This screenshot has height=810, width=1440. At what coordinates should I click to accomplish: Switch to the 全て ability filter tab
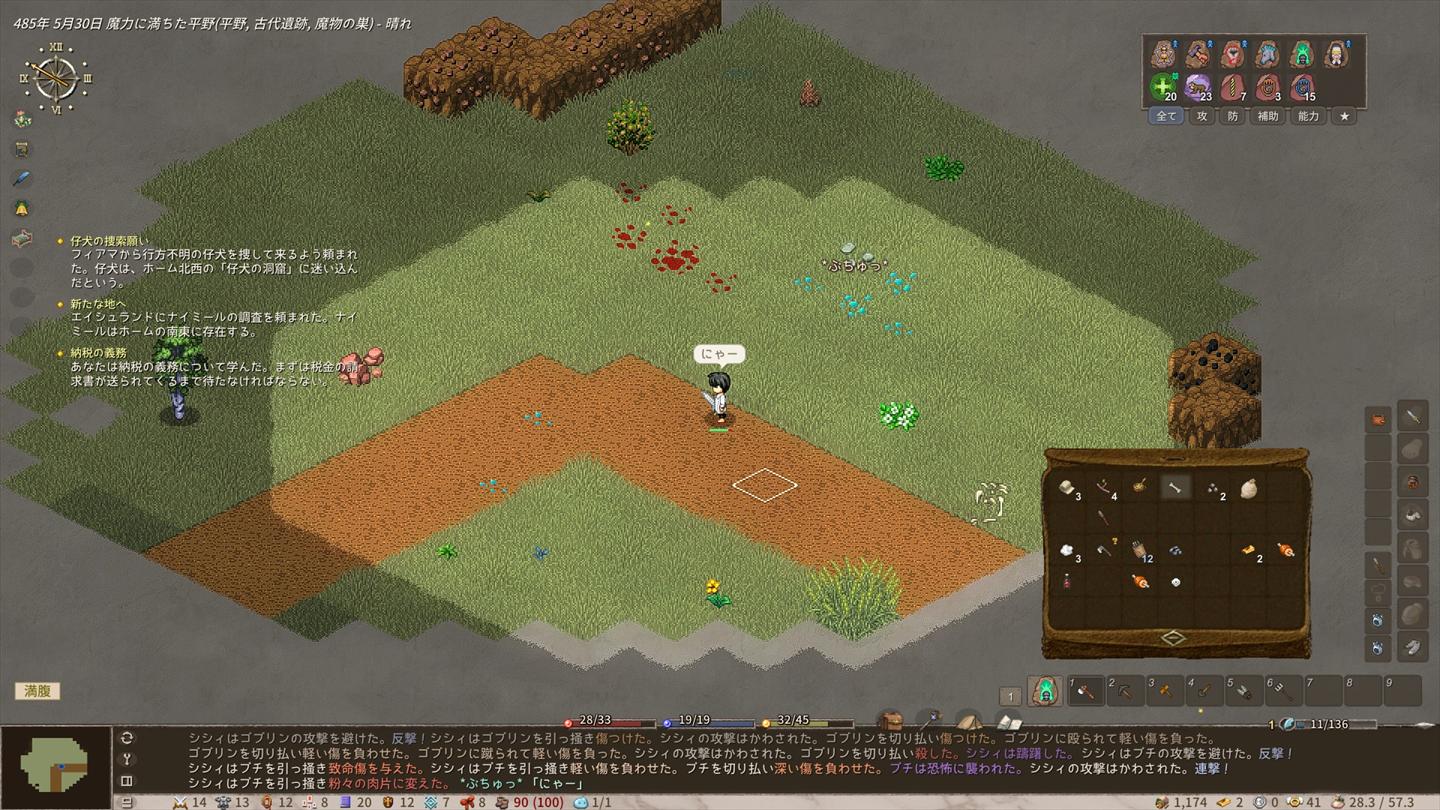1166,116
